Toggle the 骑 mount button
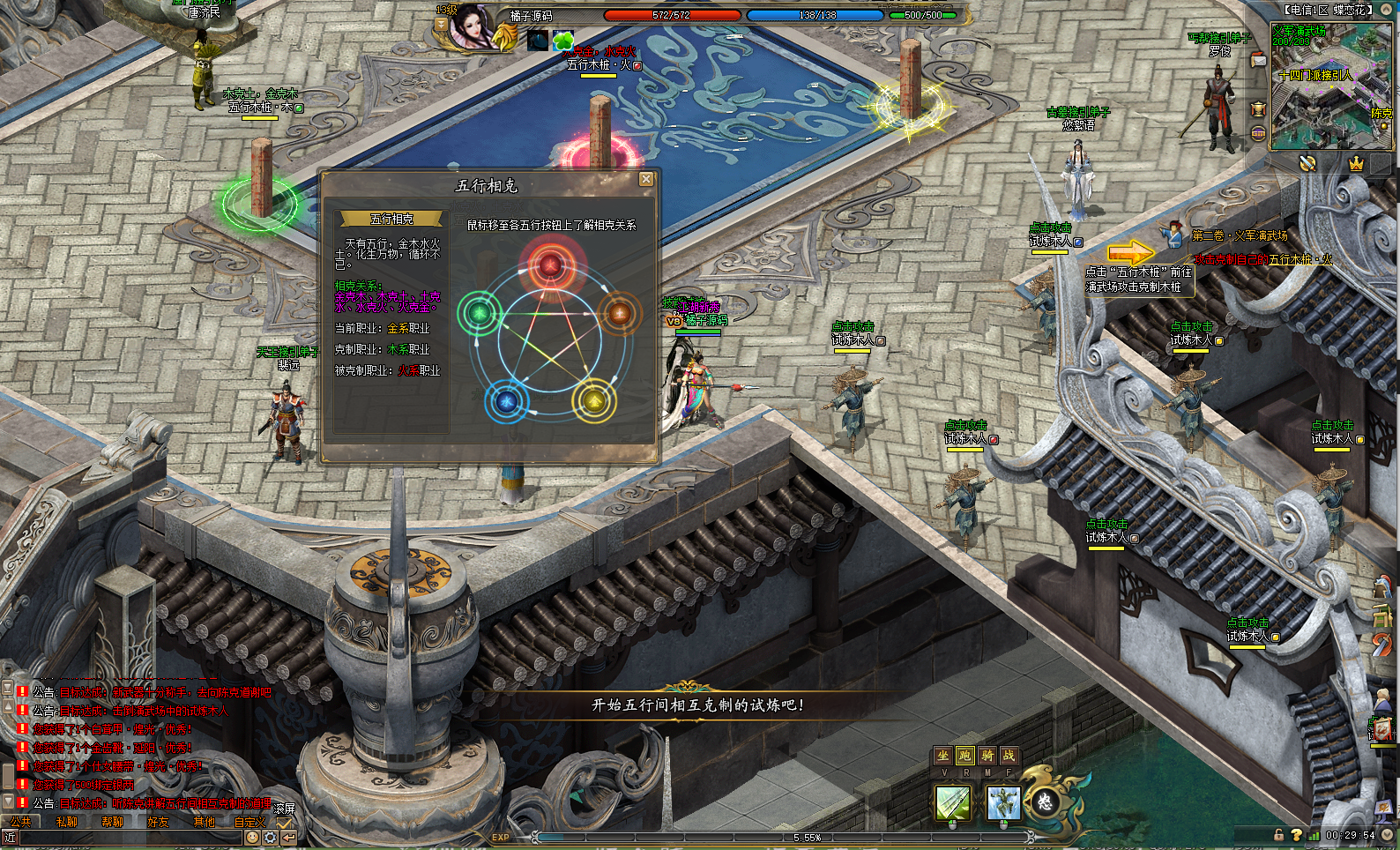 (987, 756)
